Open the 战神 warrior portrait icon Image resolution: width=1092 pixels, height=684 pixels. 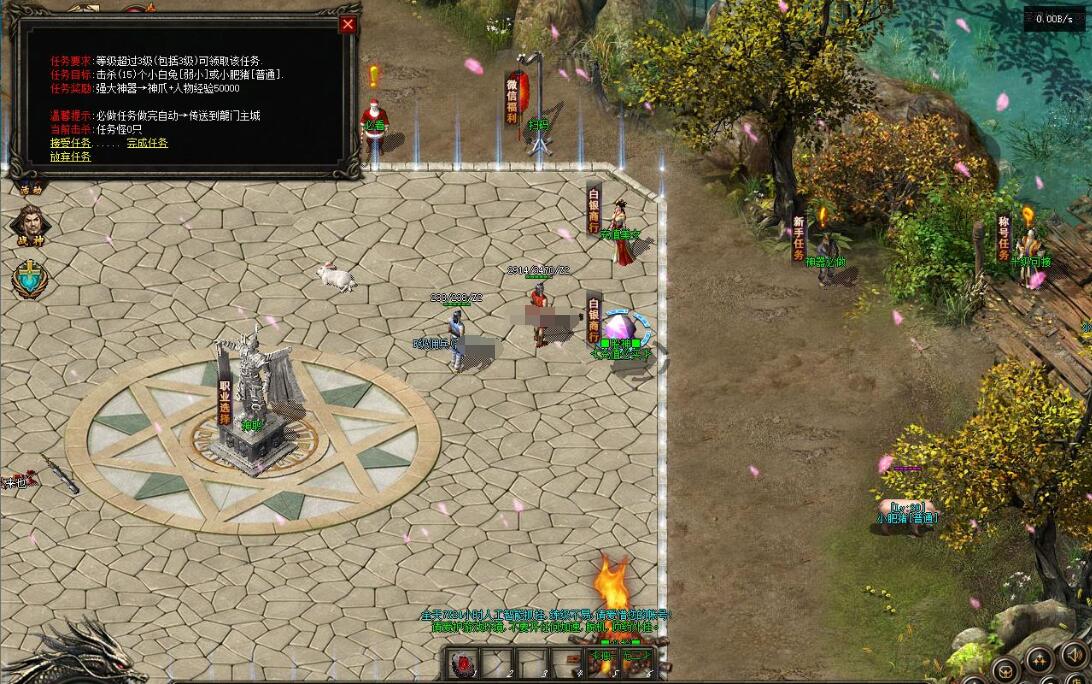pos(29,224)
